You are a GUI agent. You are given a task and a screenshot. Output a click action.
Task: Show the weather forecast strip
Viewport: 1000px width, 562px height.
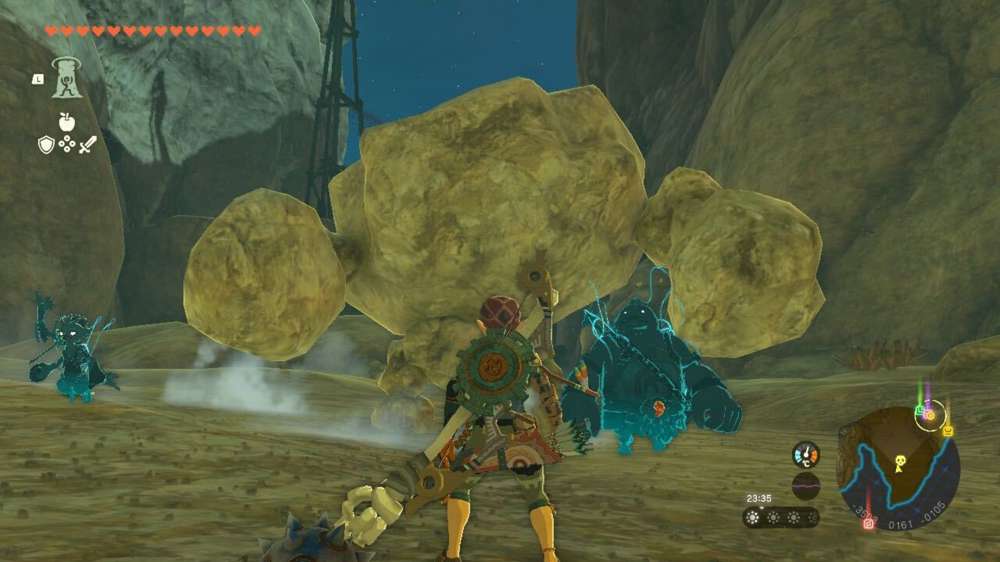(781, 517)
